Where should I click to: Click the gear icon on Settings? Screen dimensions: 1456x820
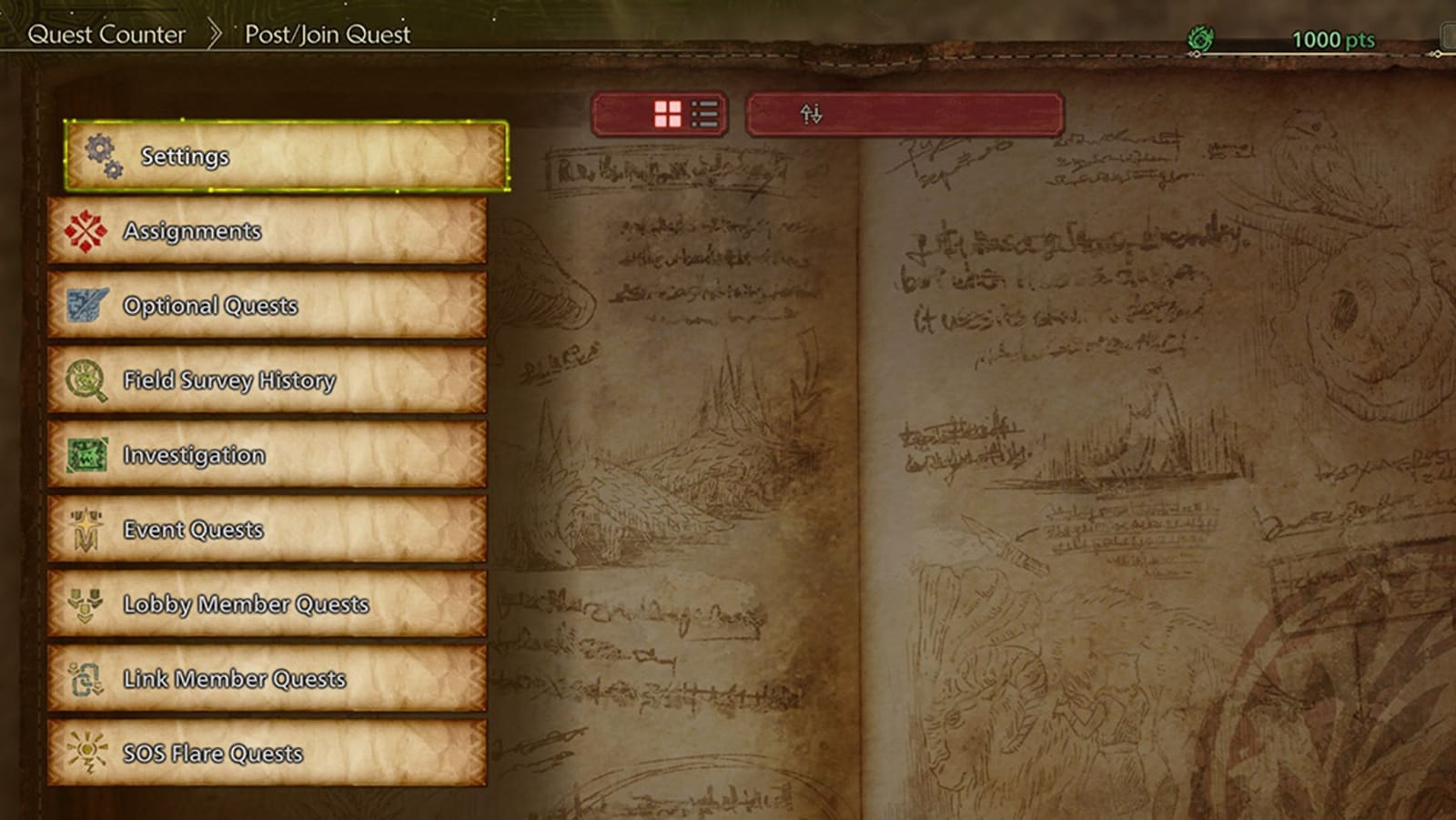pos(100,156)
